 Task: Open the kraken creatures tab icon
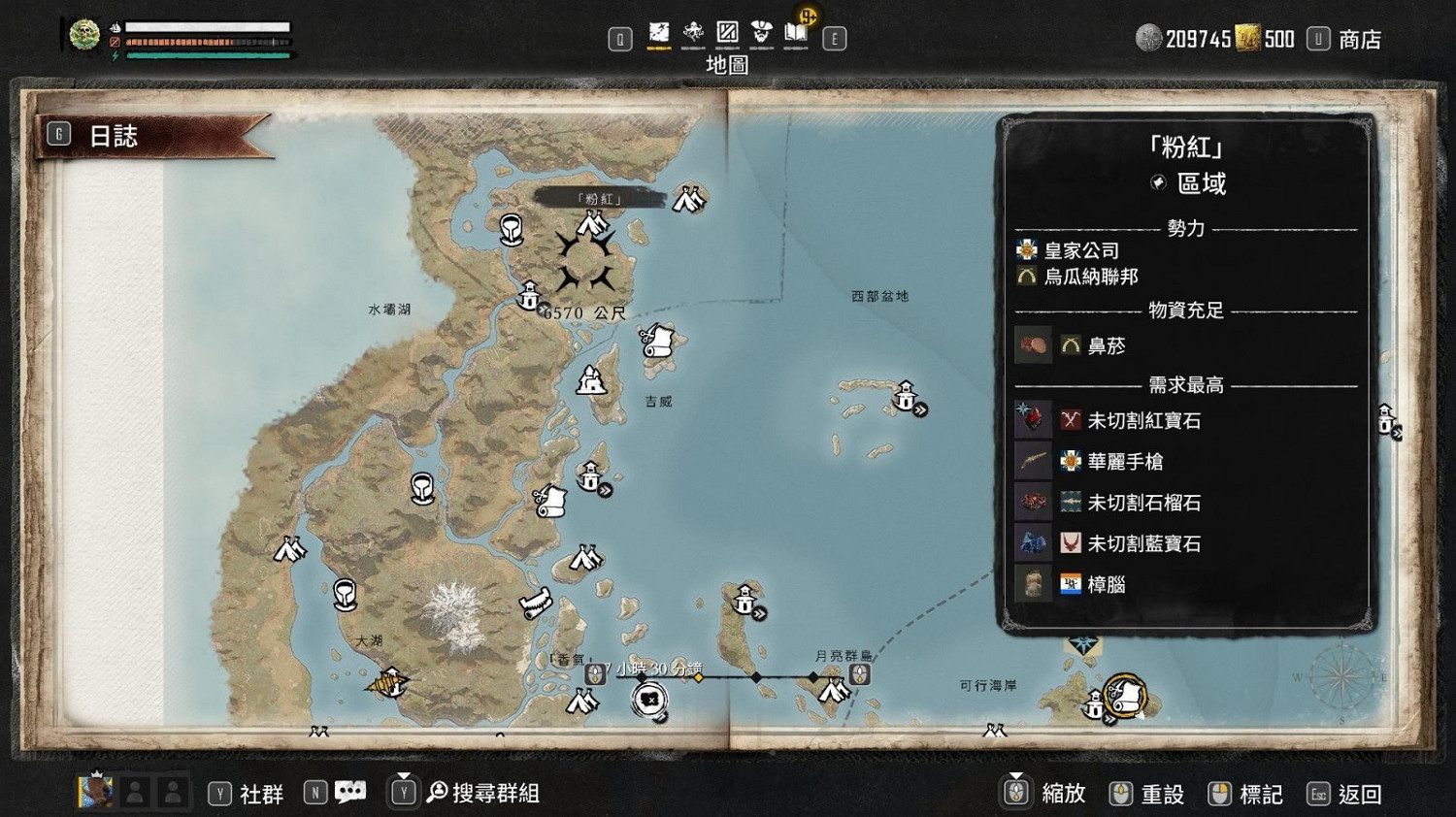(x=692, y=32)
